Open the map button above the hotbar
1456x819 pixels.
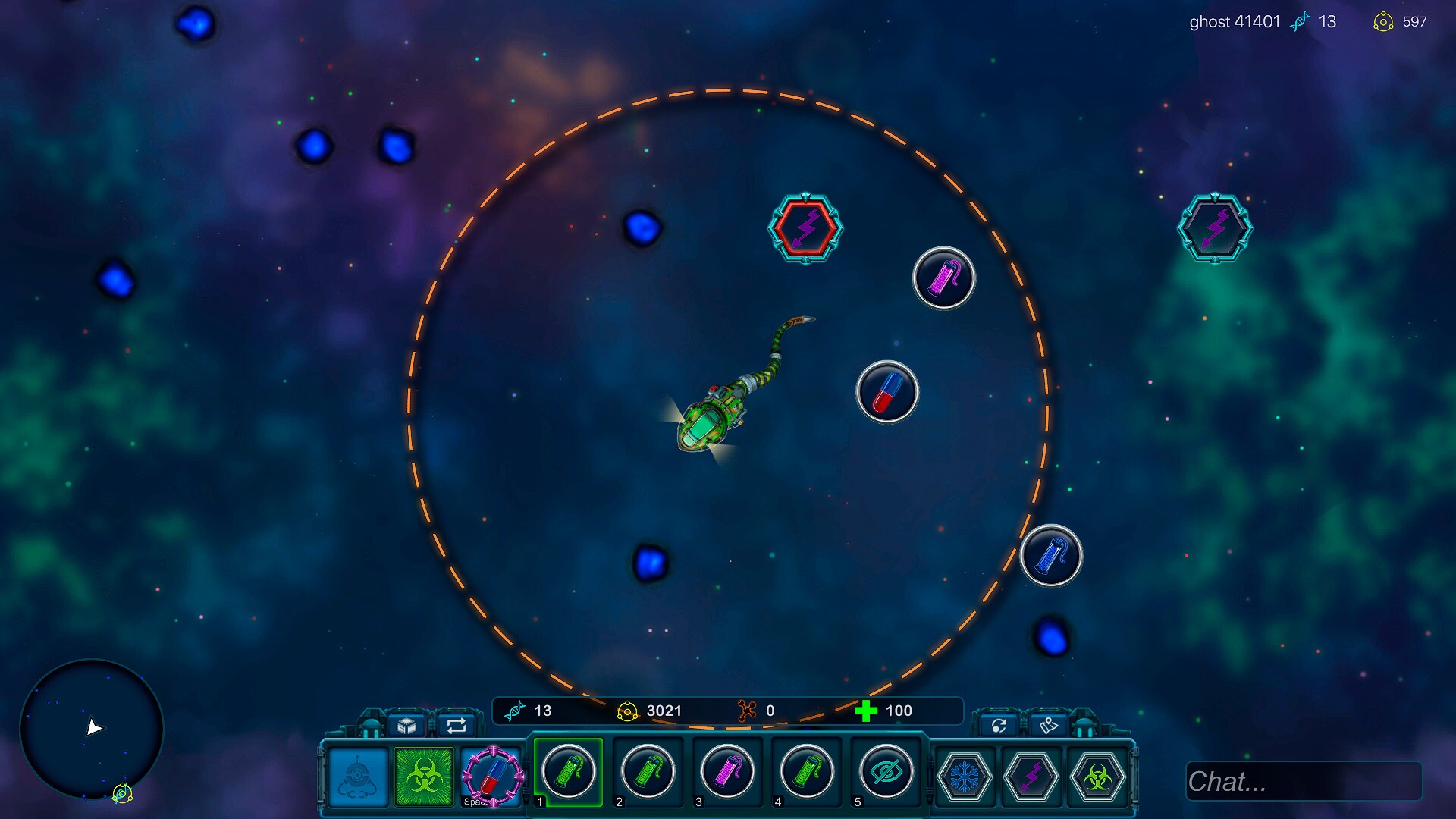pyautogui.click(x=1049, y=726)
